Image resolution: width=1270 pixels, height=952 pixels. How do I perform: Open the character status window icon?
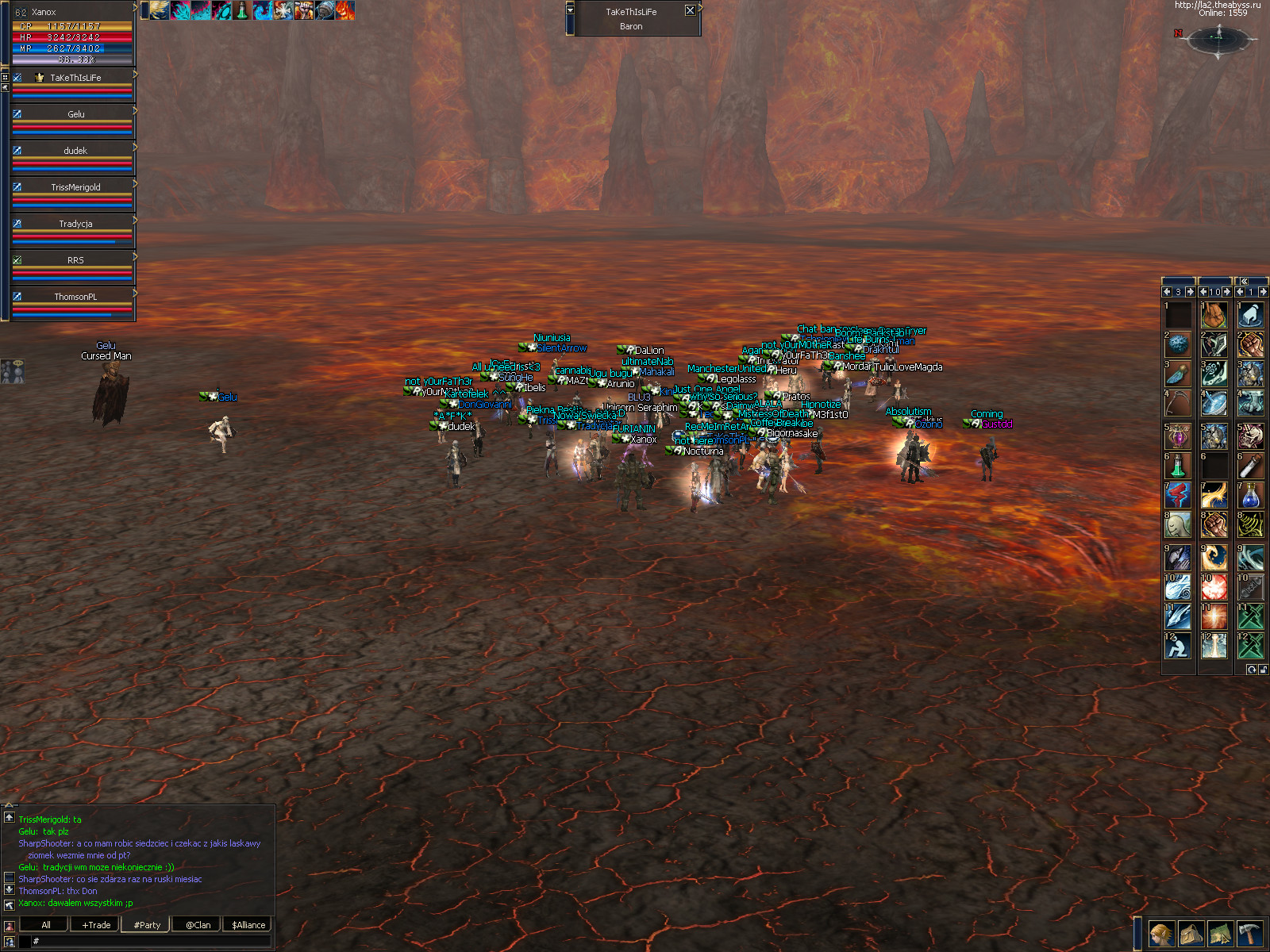1161,934
